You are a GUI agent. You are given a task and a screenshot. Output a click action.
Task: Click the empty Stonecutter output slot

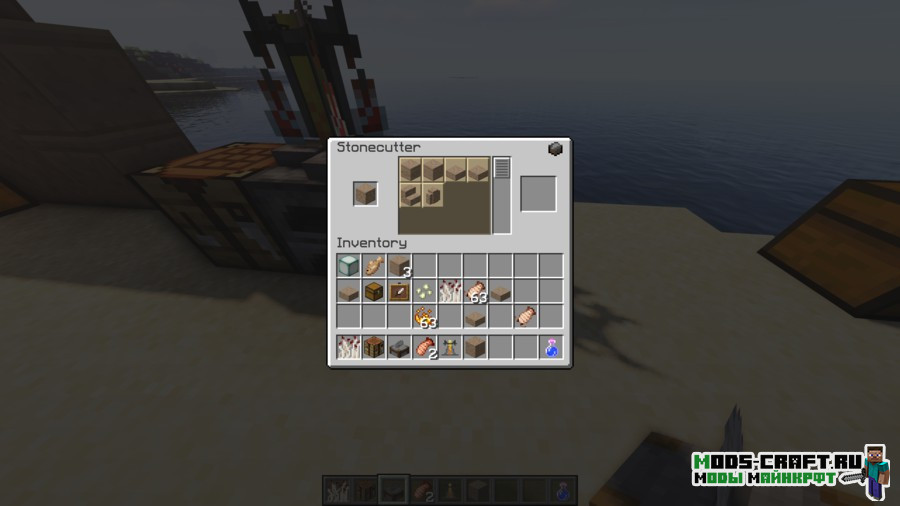coord(537,194)
